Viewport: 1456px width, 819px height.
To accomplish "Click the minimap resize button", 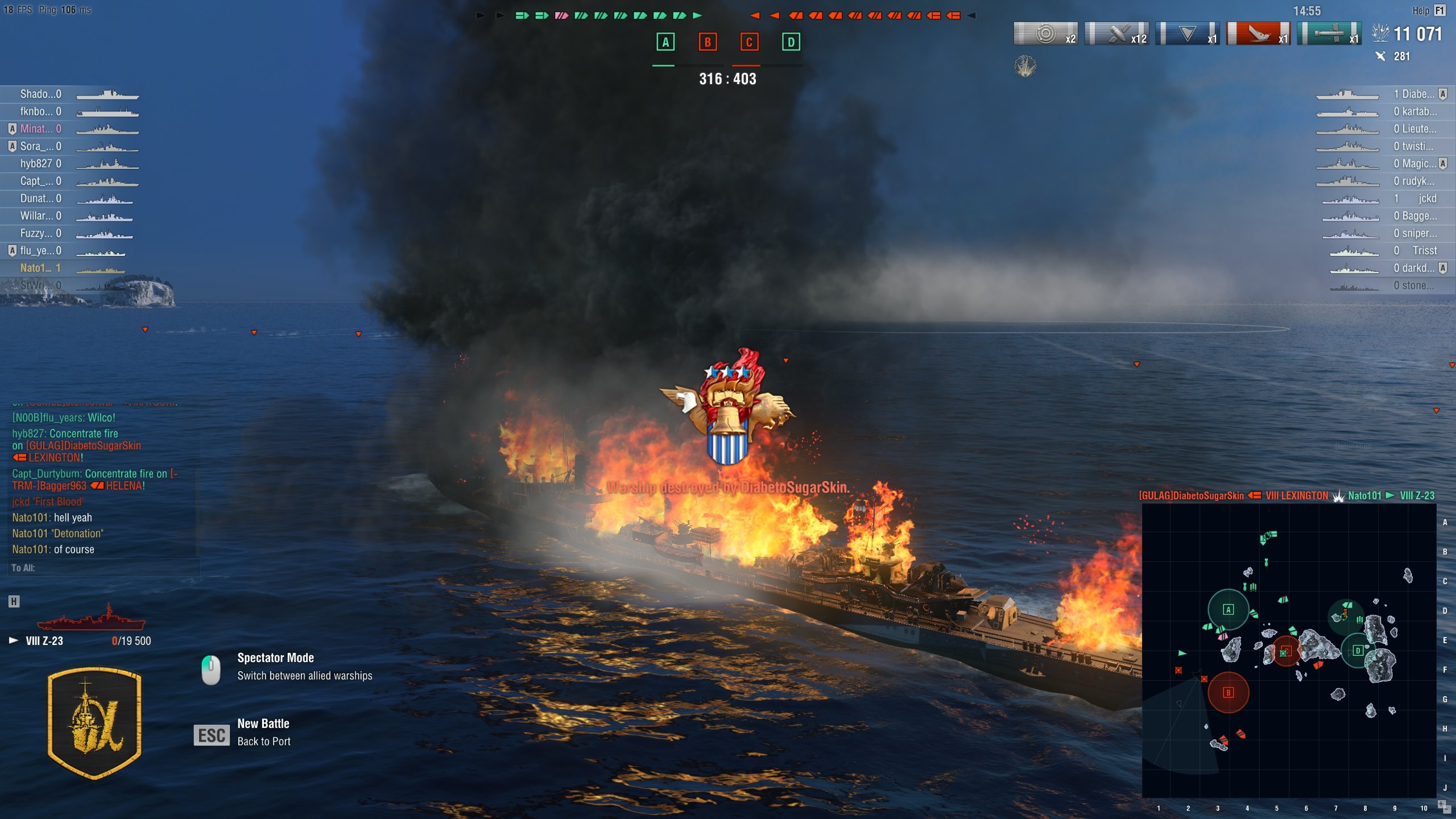I will click(x=1443, y=805).
